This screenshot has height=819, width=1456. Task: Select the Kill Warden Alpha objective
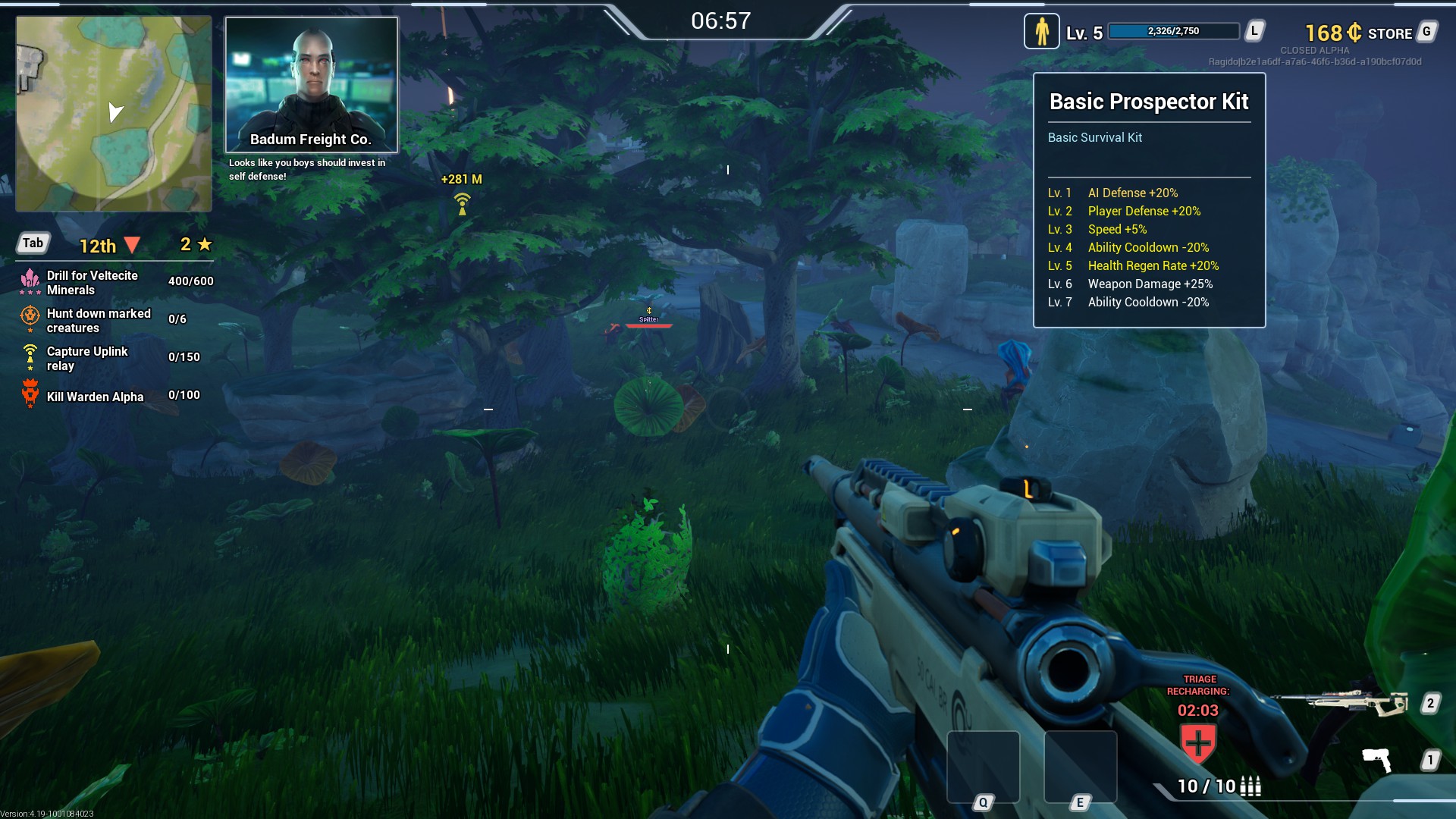pos(94,397)
